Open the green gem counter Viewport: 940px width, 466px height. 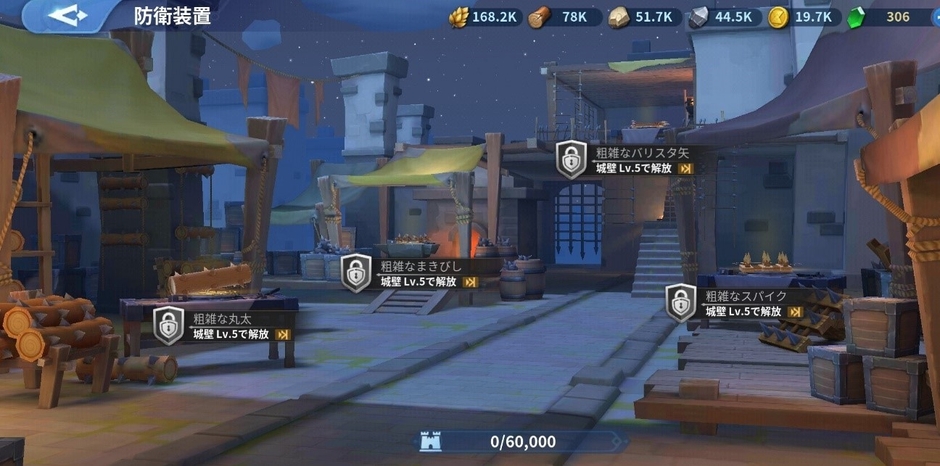886,17
